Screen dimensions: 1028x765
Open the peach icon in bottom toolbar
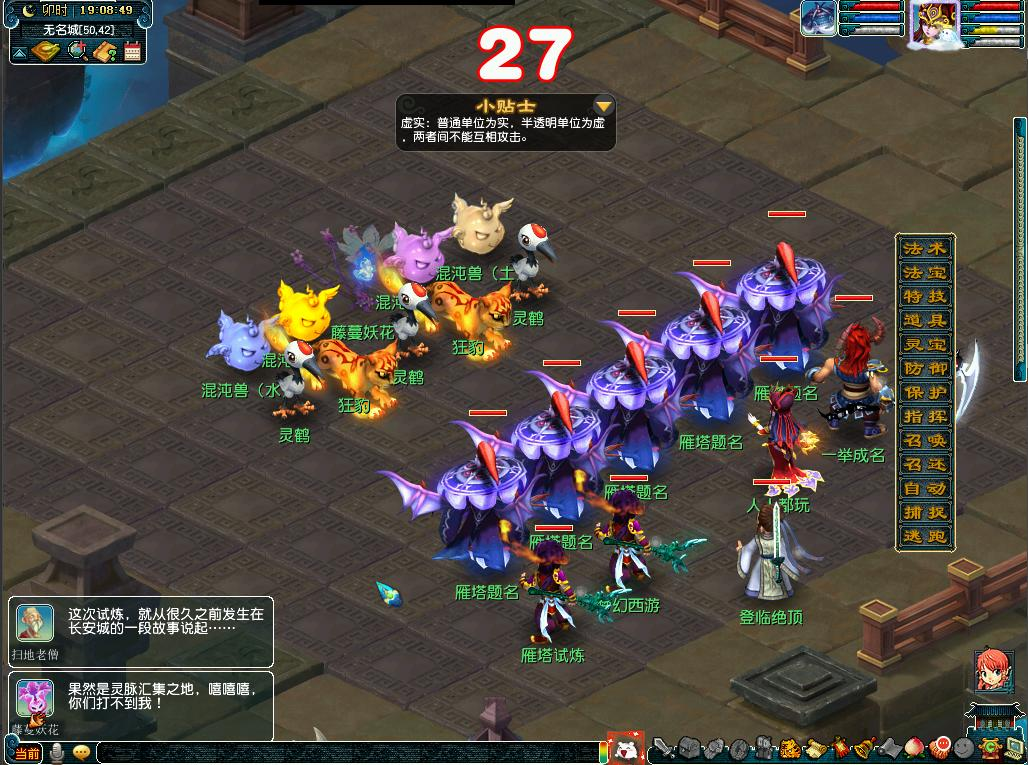(915, 747)
